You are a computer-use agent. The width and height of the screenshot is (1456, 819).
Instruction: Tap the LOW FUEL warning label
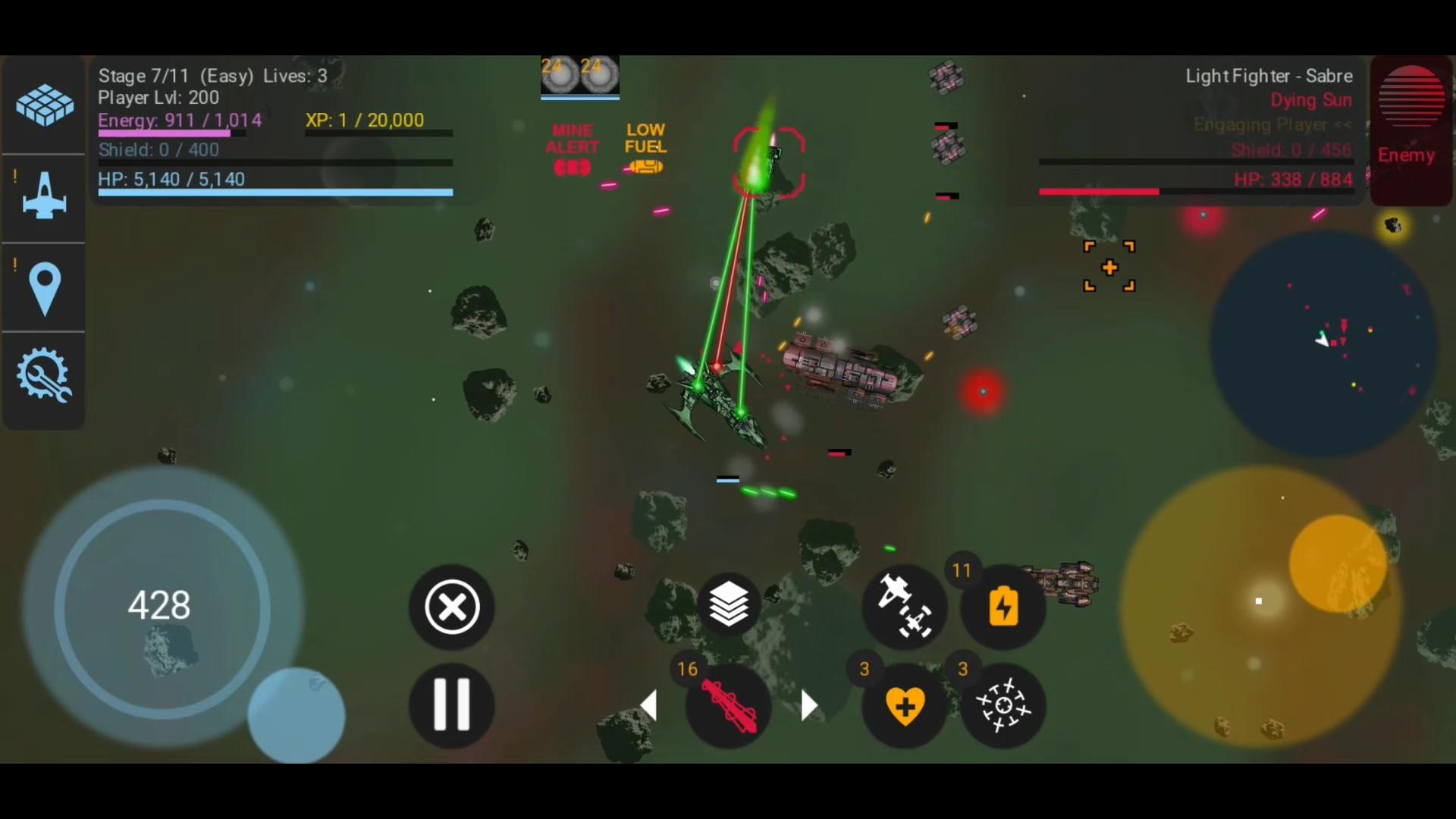tap(645, 149)
